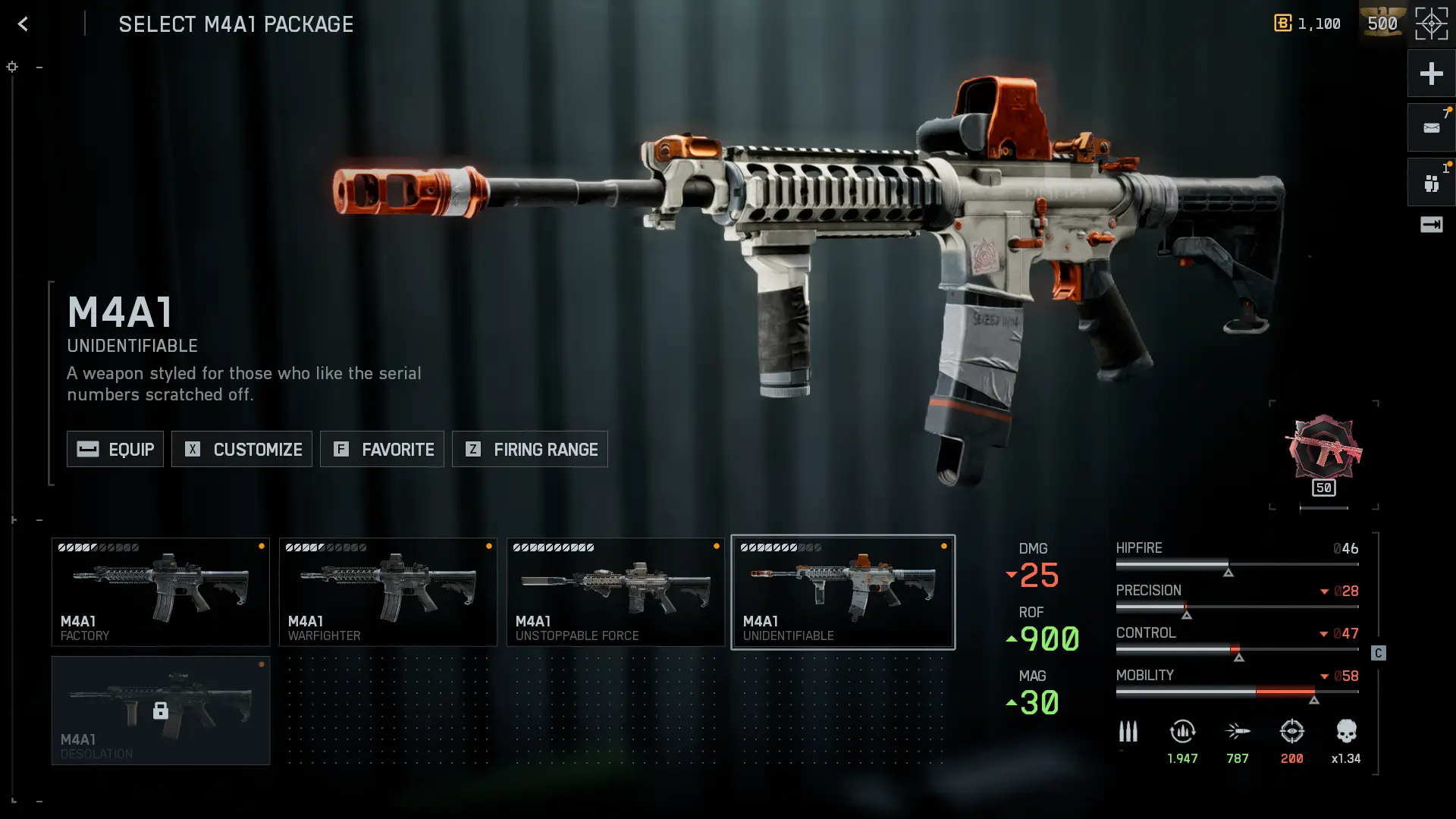Select the M4A1 Unidentifiable package tile

click(x=843, y=592)
